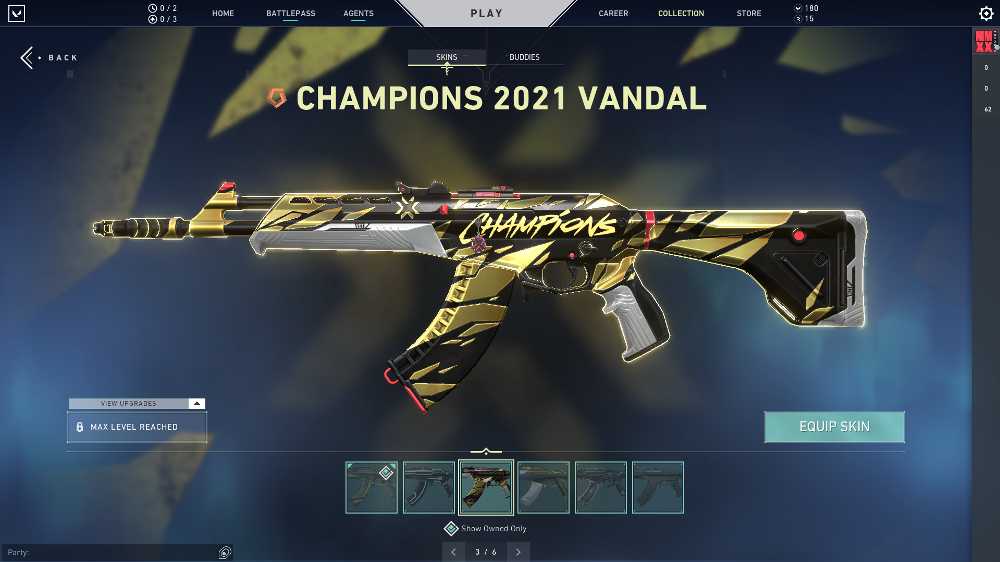This screenshot has width=1000, height=562.
Task: Open the Store page
Action: (748, 14)
